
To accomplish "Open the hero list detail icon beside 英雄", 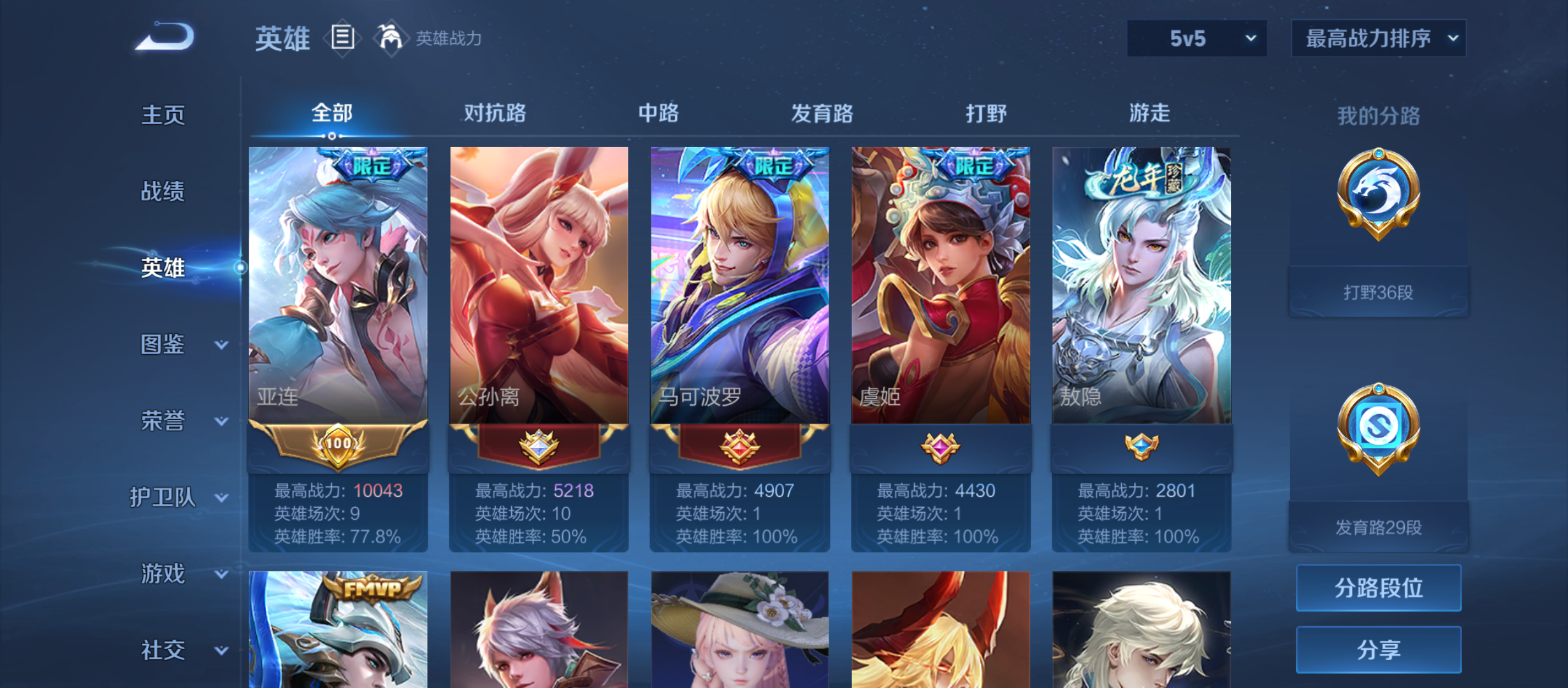I will [x=342, y=38].
